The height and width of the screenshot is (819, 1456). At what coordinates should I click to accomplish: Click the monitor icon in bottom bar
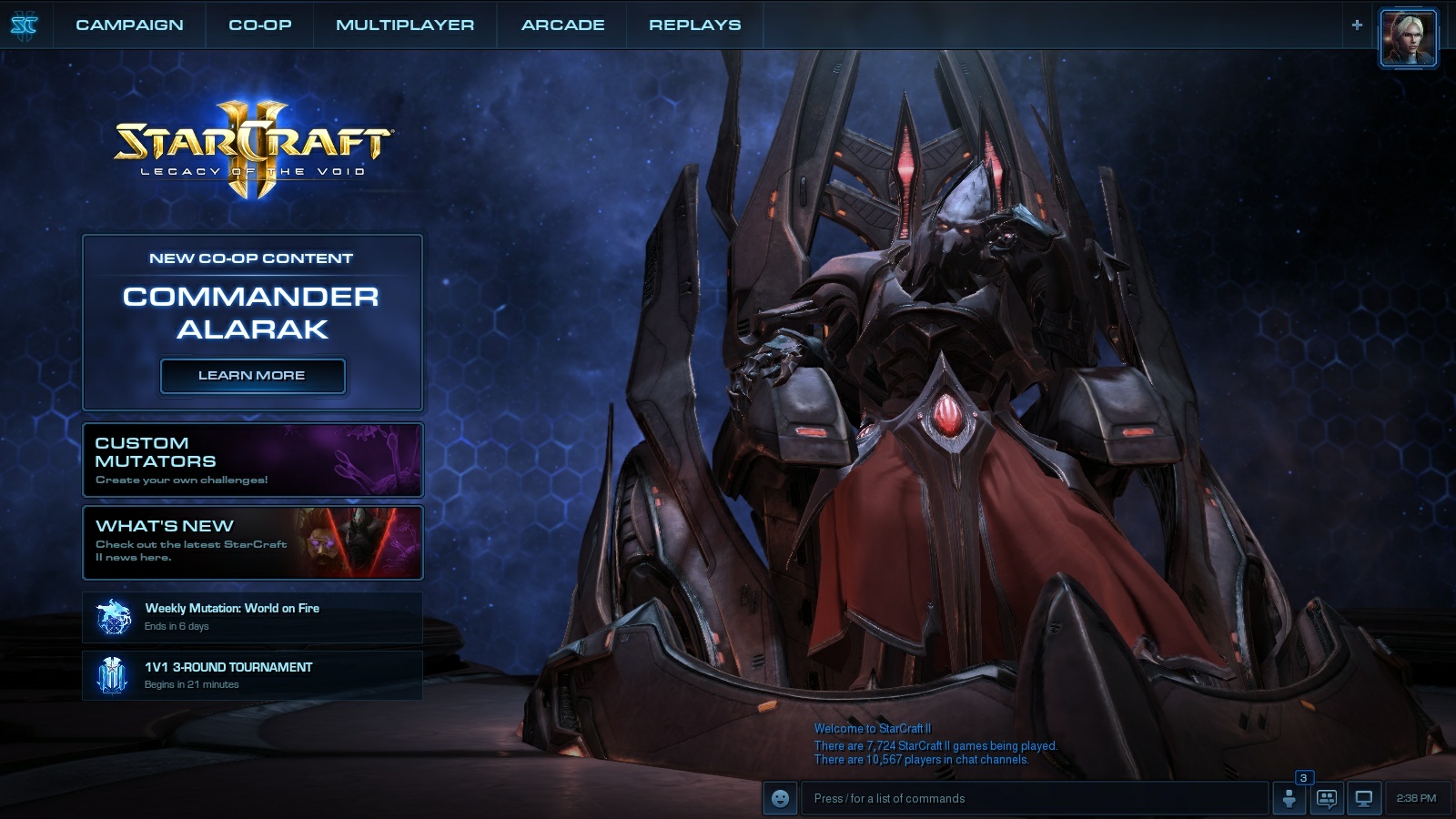point(1364,799)
